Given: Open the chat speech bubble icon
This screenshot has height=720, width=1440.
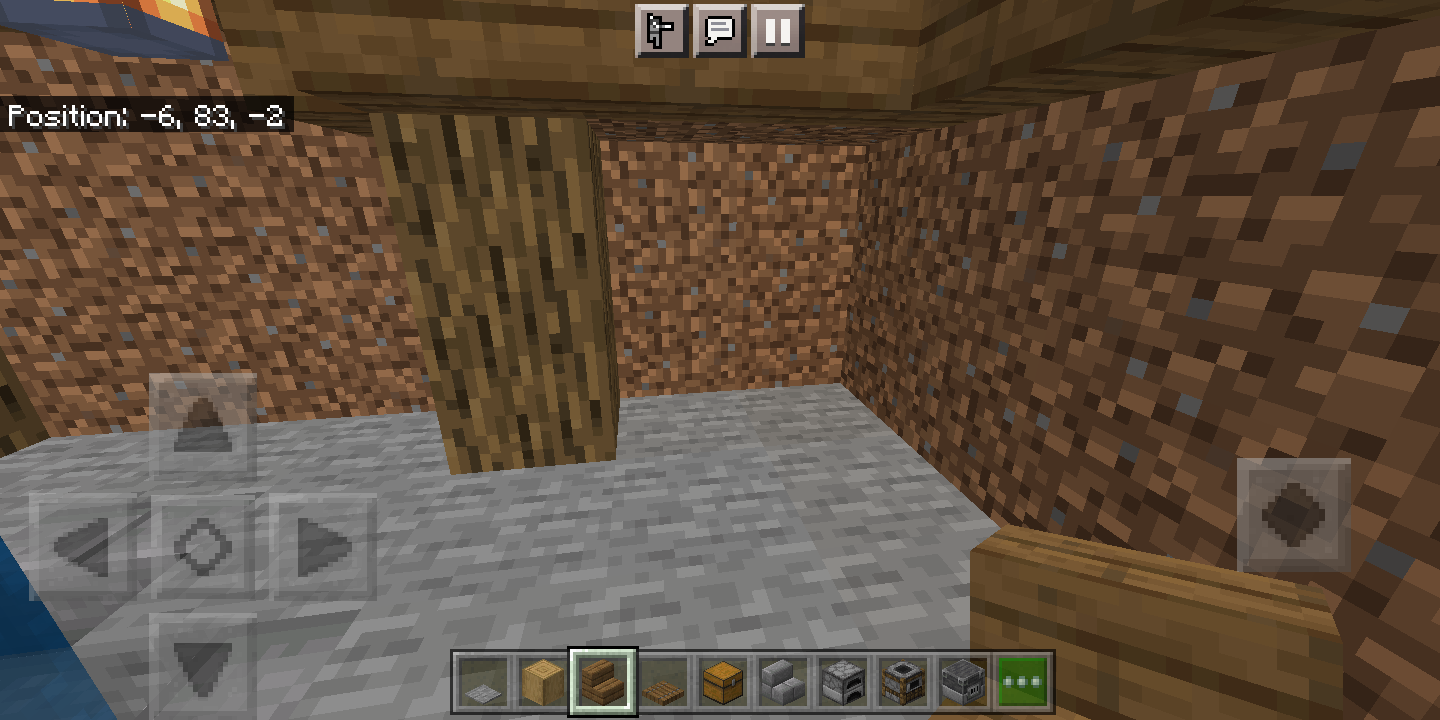Looking at the screenshot, I should pyautogui.click(x=718, y=30).
